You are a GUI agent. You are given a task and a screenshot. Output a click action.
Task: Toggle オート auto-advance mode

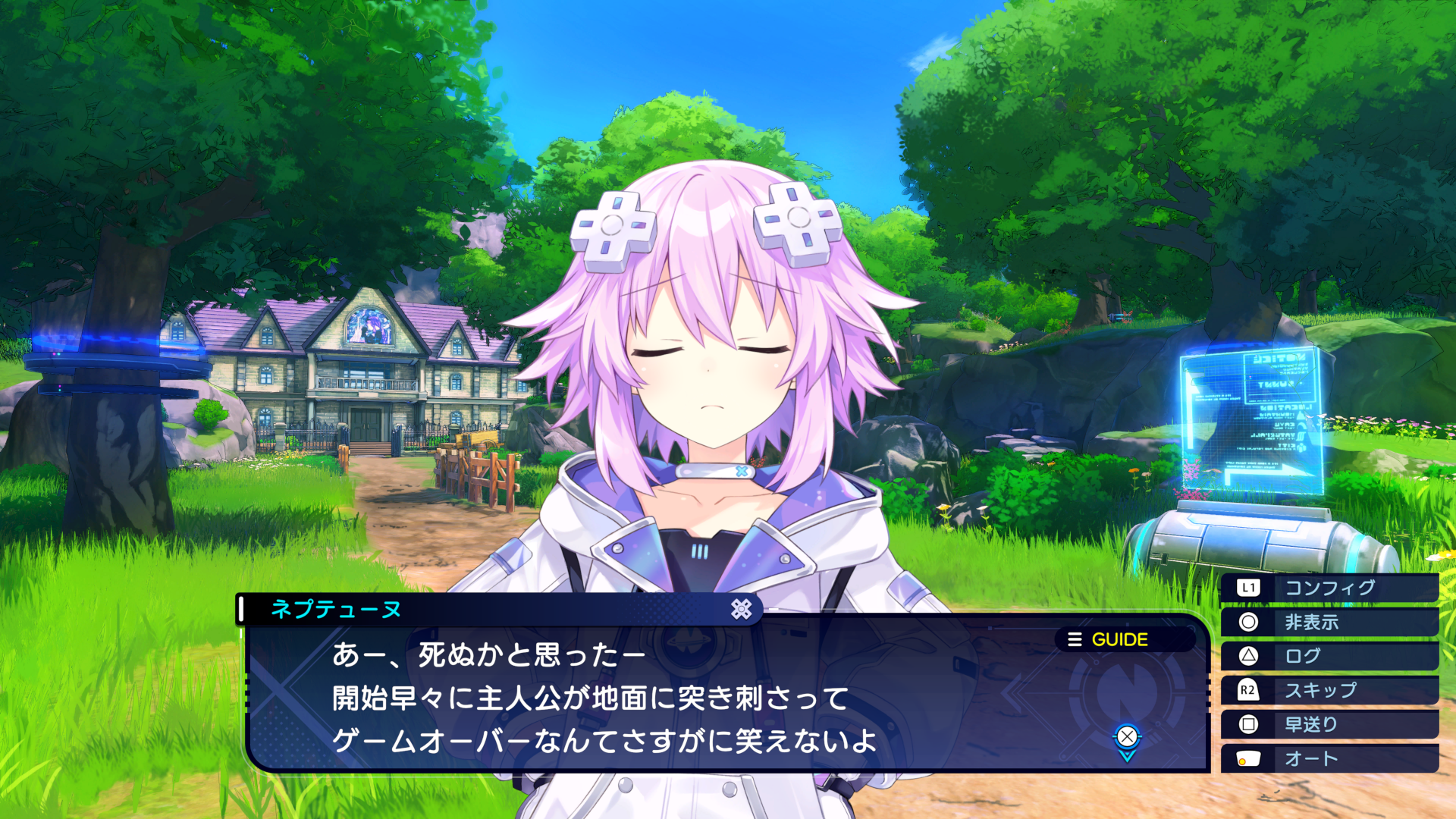(x=1329, y=759)
